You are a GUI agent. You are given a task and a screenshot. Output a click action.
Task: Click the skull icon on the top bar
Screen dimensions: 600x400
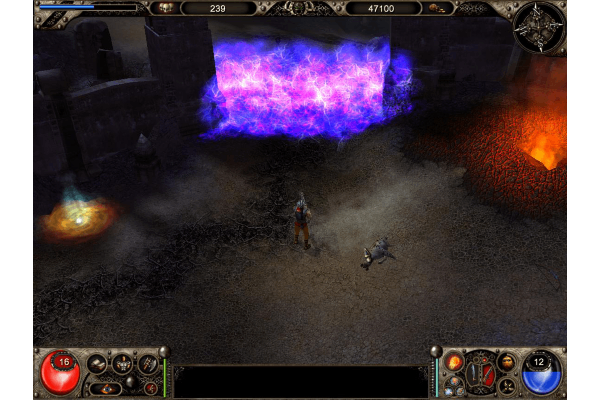click(x=164, y=8)
